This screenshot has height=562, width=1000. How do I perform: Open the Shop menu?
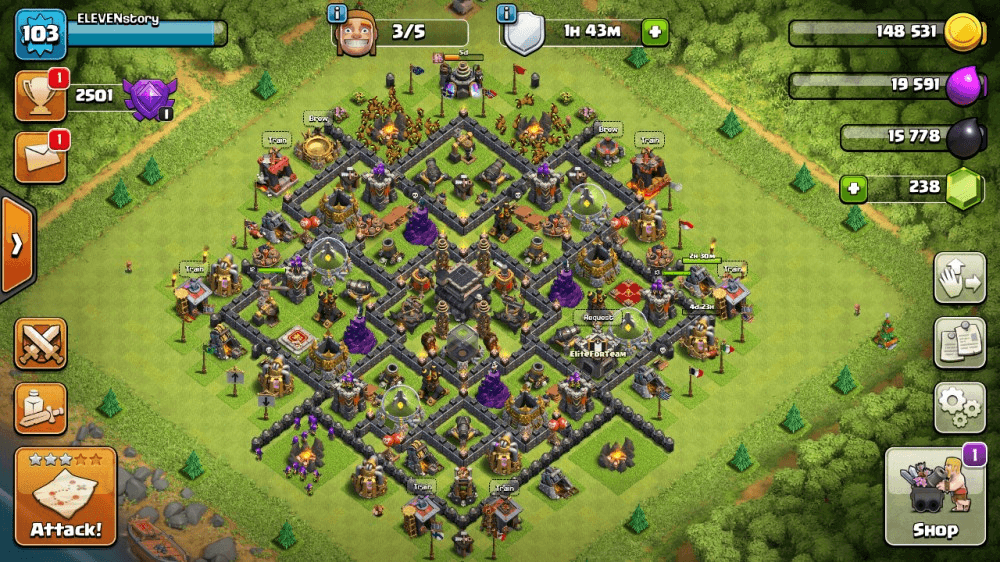tap(935, 496)
